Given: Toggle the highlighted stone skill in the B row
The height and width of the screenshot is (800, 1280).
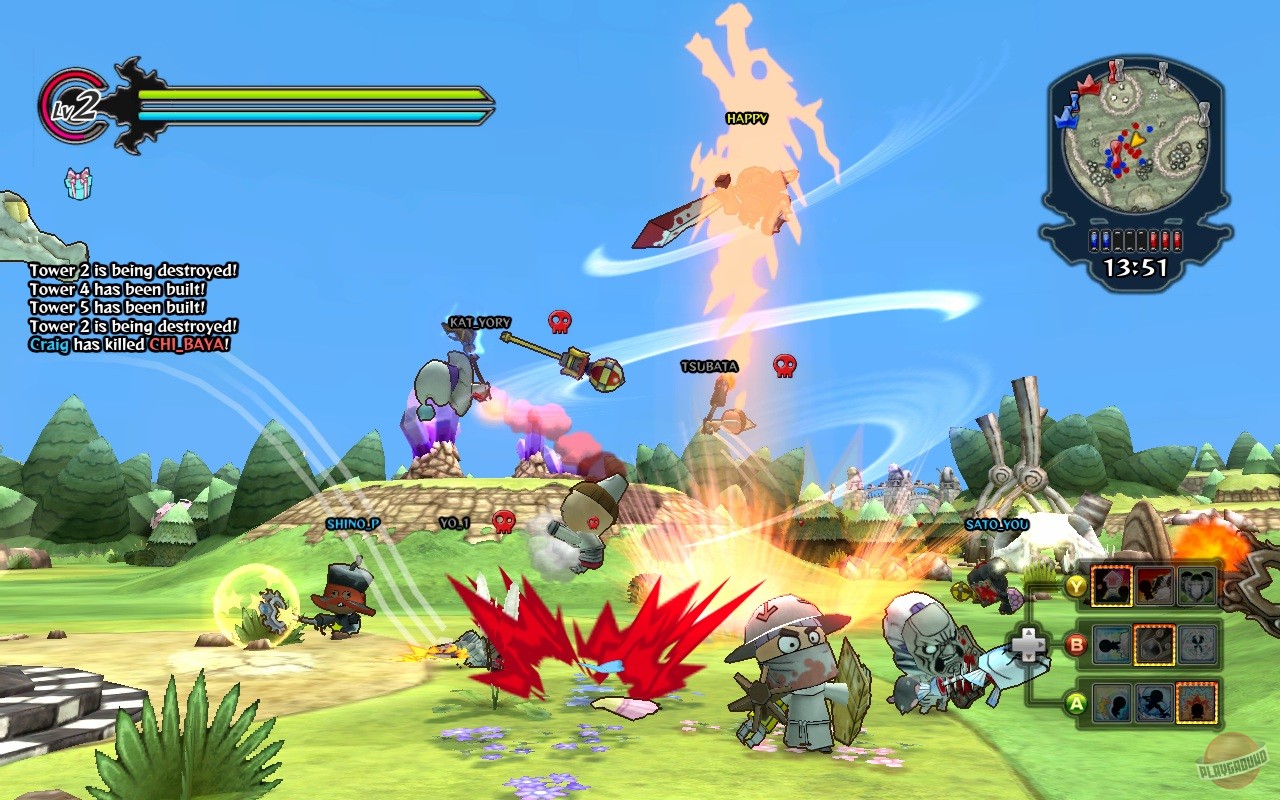Looking at the screenshot, I should click(x=1155, y=645).
